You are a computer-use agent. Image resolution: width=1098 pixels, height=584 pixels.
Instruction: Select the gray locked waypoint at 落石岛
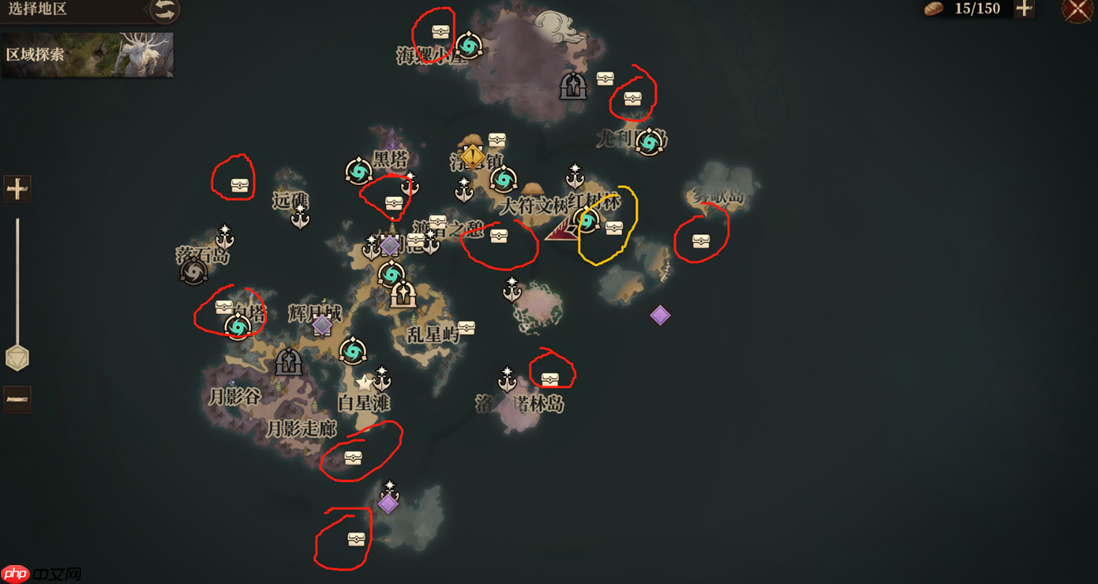point(193,272)
